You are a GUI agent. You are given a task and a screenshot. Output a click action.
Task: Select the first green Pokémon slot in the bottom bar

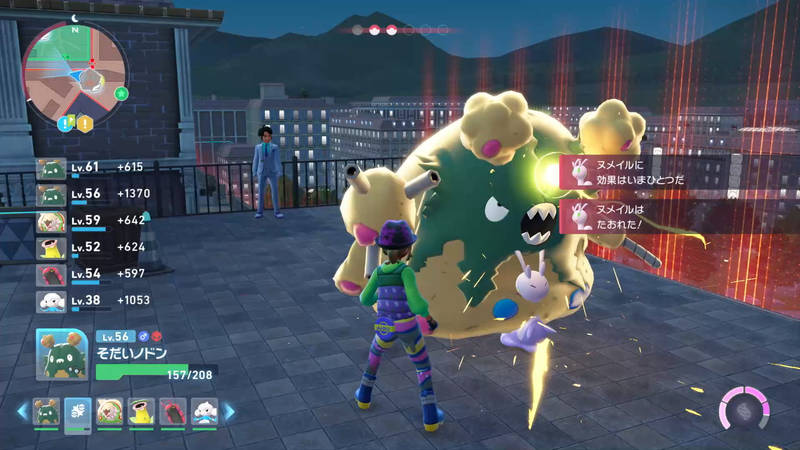click(x=47, y=412)
